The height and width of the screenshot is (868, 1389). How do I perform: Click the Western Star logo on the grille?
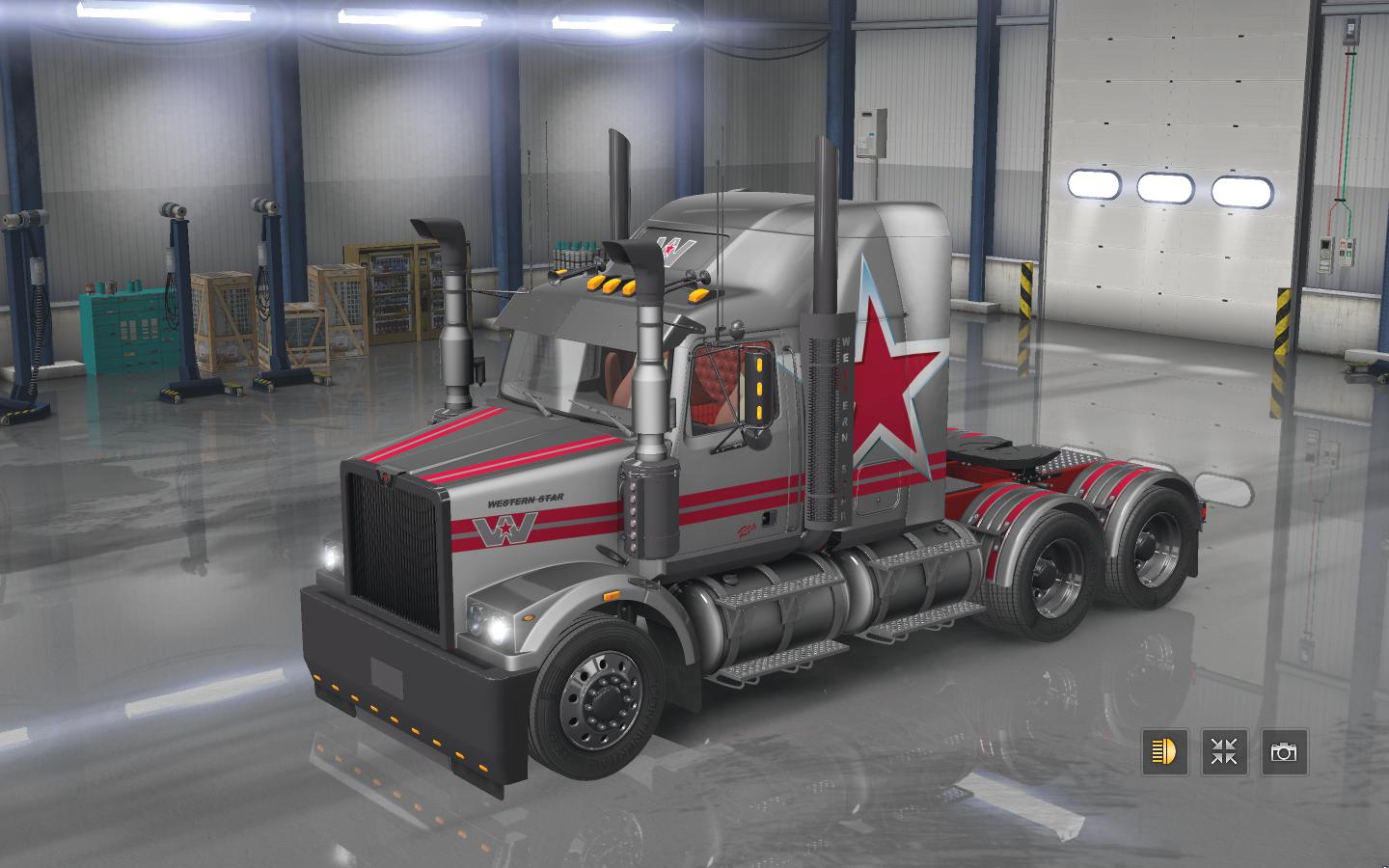pos(385,479)
